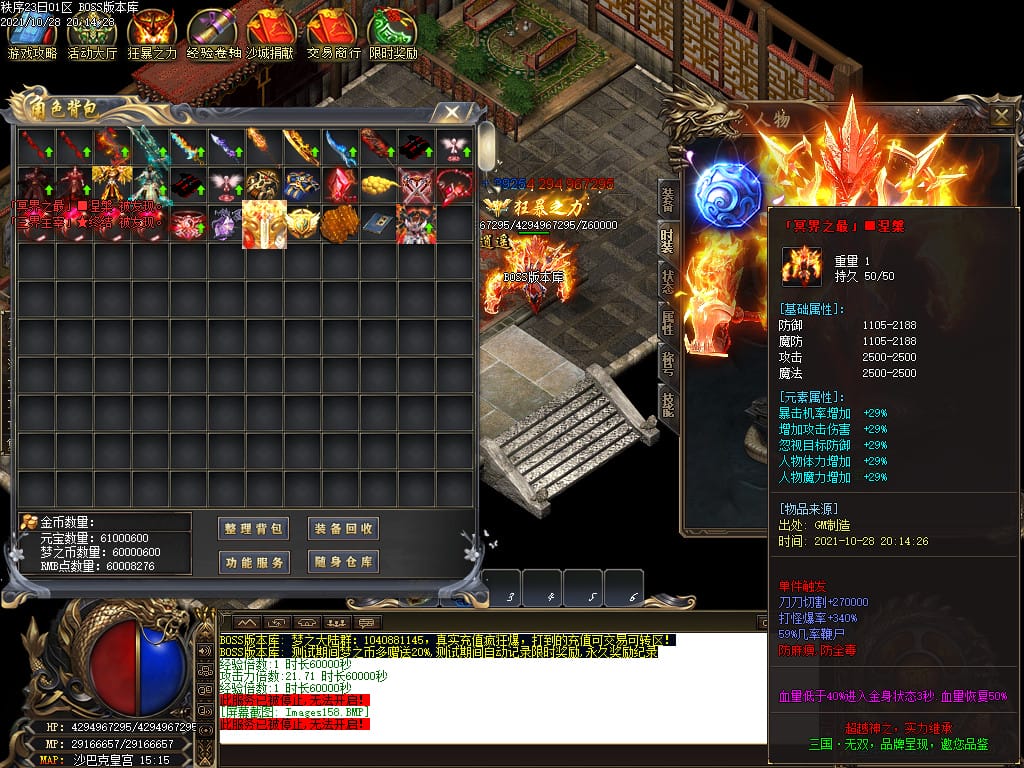
Task: Open the 随身仓库 portable warehouse
Action: (x=343, y=562)
